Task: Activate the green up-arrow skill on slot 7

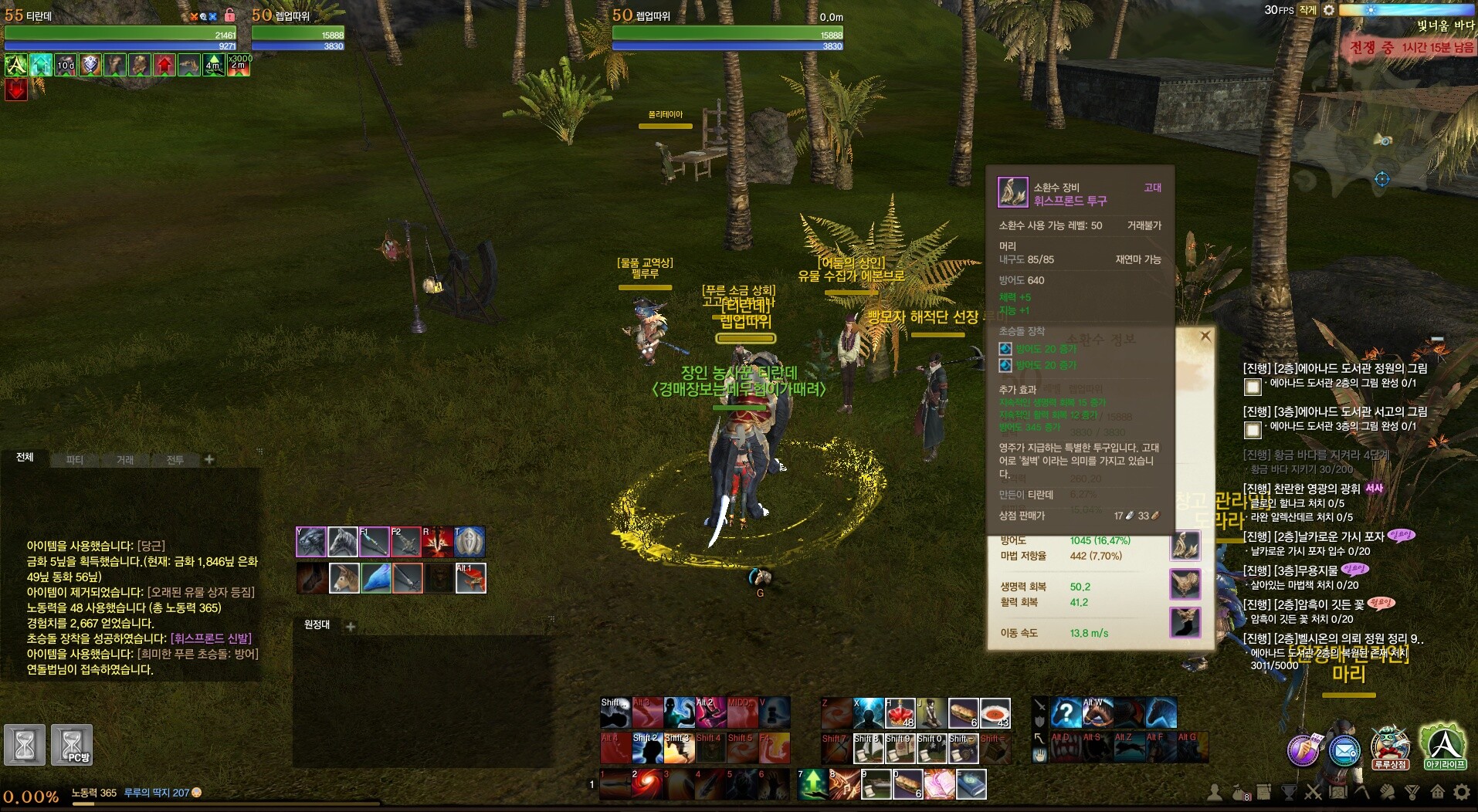Action: pyautogui.click(x=813, y=785)
